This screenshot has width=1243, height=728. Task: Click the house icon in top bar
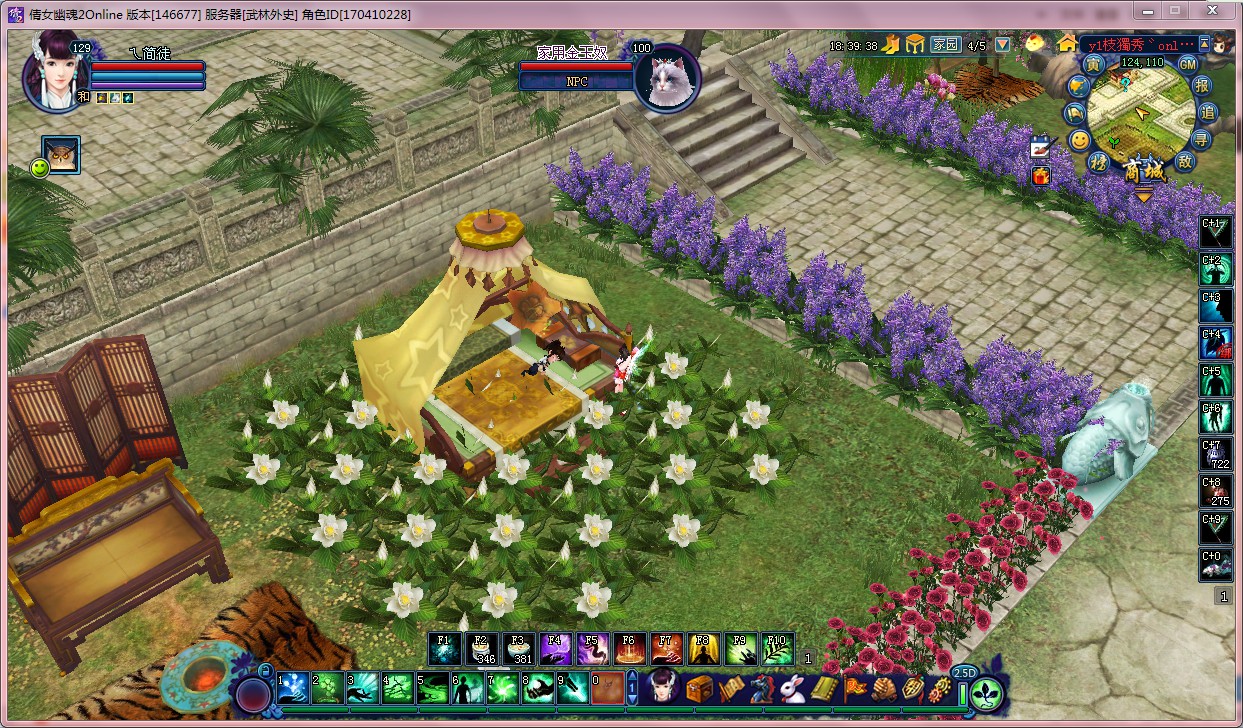[x=1068, y=44]
